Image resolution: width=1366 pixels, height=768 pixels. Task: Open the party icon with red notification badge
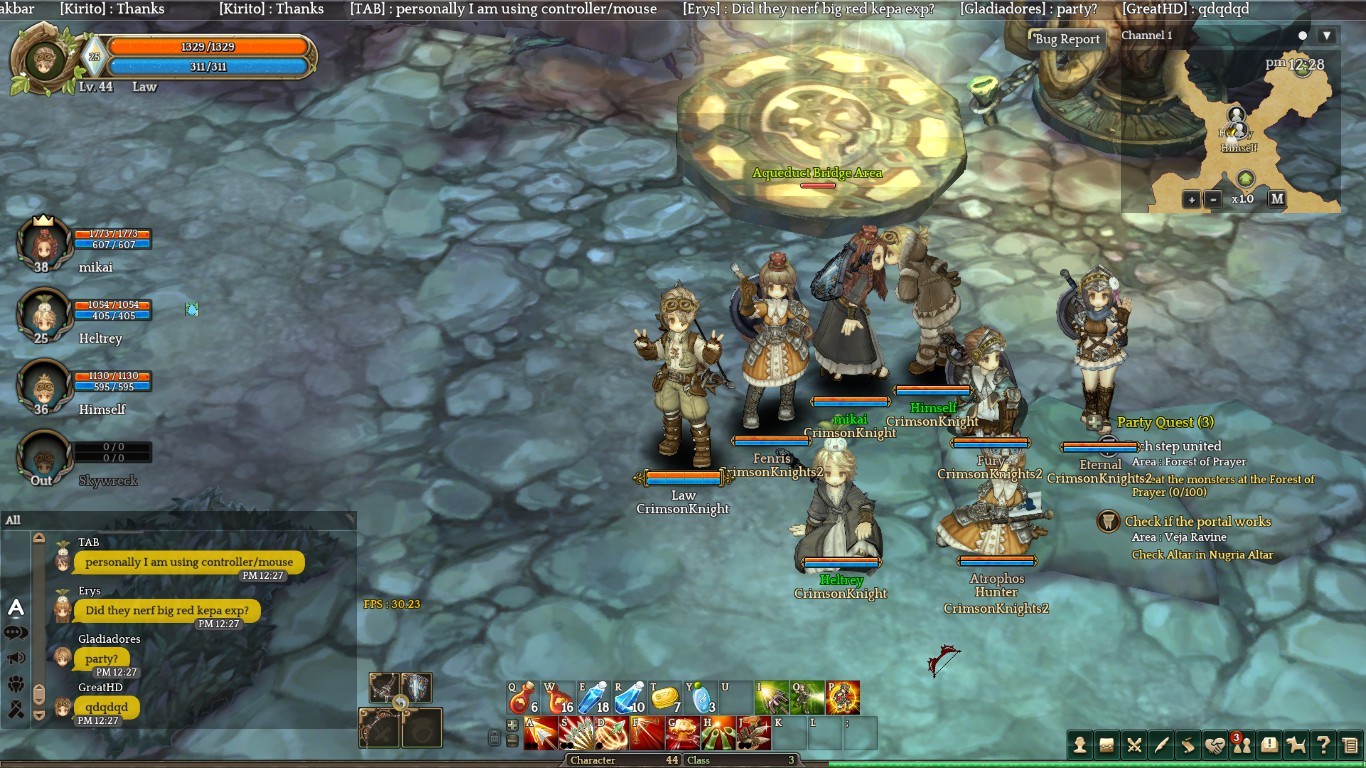tap(1241, 744)
